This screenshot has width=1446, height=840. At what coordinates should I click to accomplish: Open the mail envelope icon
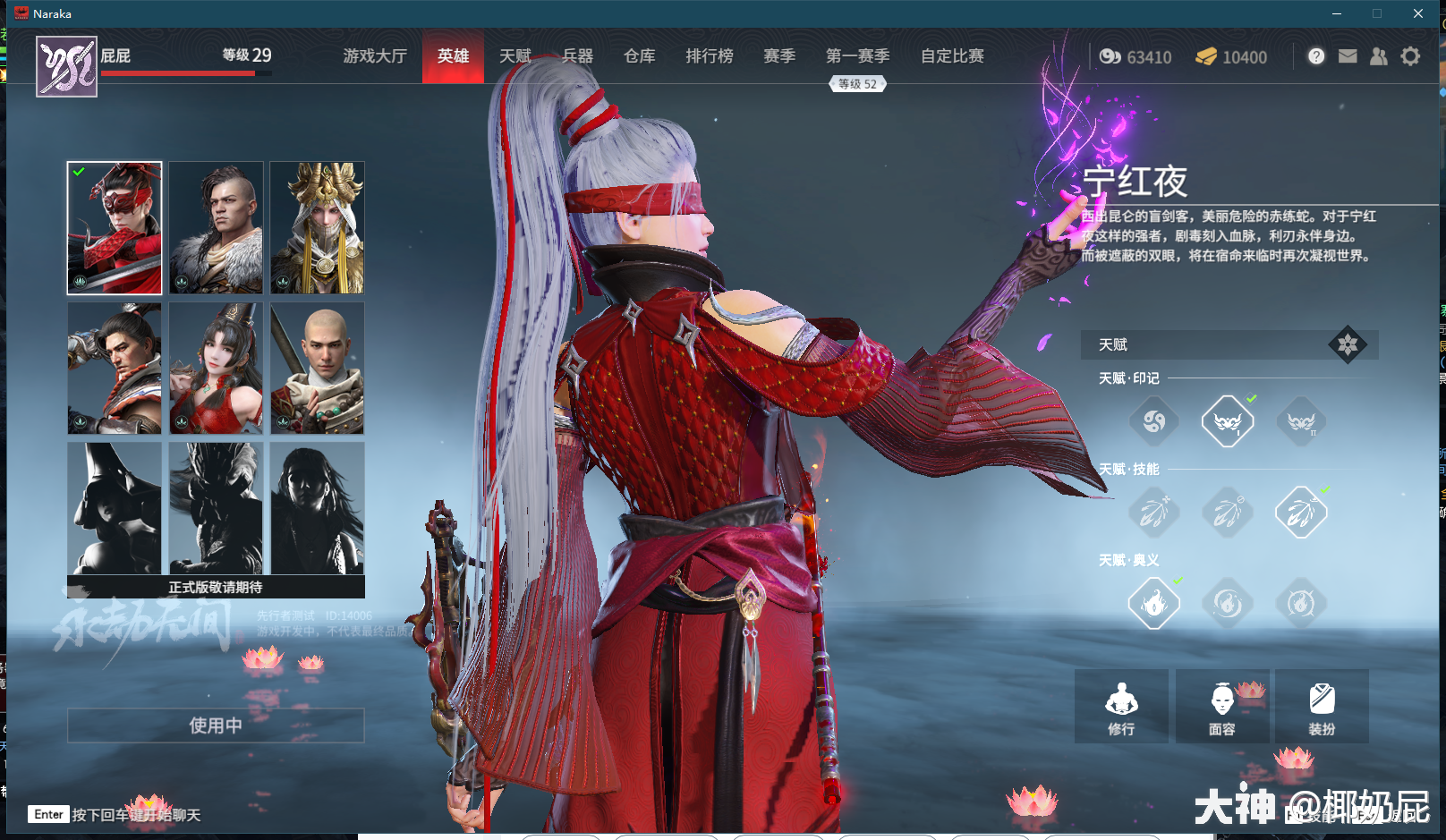pyautogui.click(x=1347, y=55)
